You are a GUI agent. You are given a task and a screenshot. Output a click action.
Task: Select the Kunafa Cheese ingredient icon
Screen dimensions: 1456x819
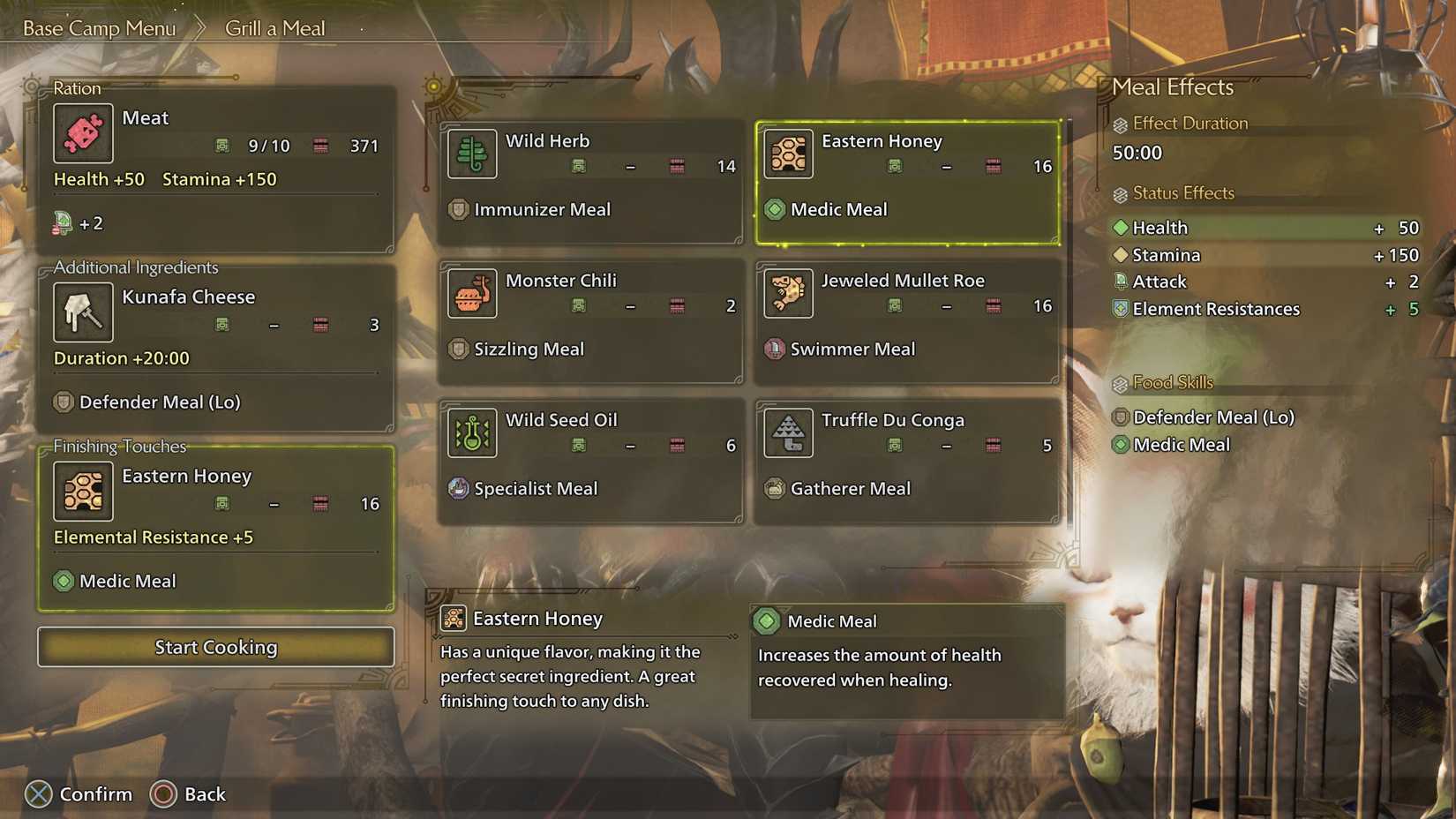click(83, 312)
